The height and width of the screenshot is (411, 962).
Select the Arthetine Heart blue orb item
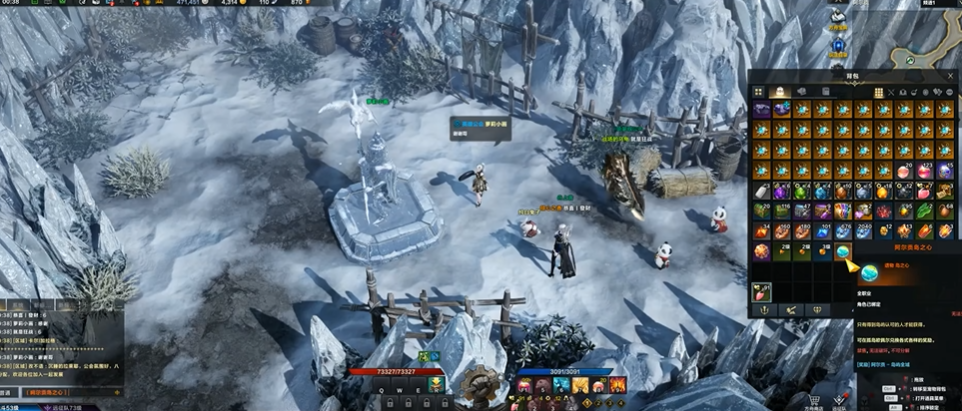pyautogui.click(x=842, y=251)
